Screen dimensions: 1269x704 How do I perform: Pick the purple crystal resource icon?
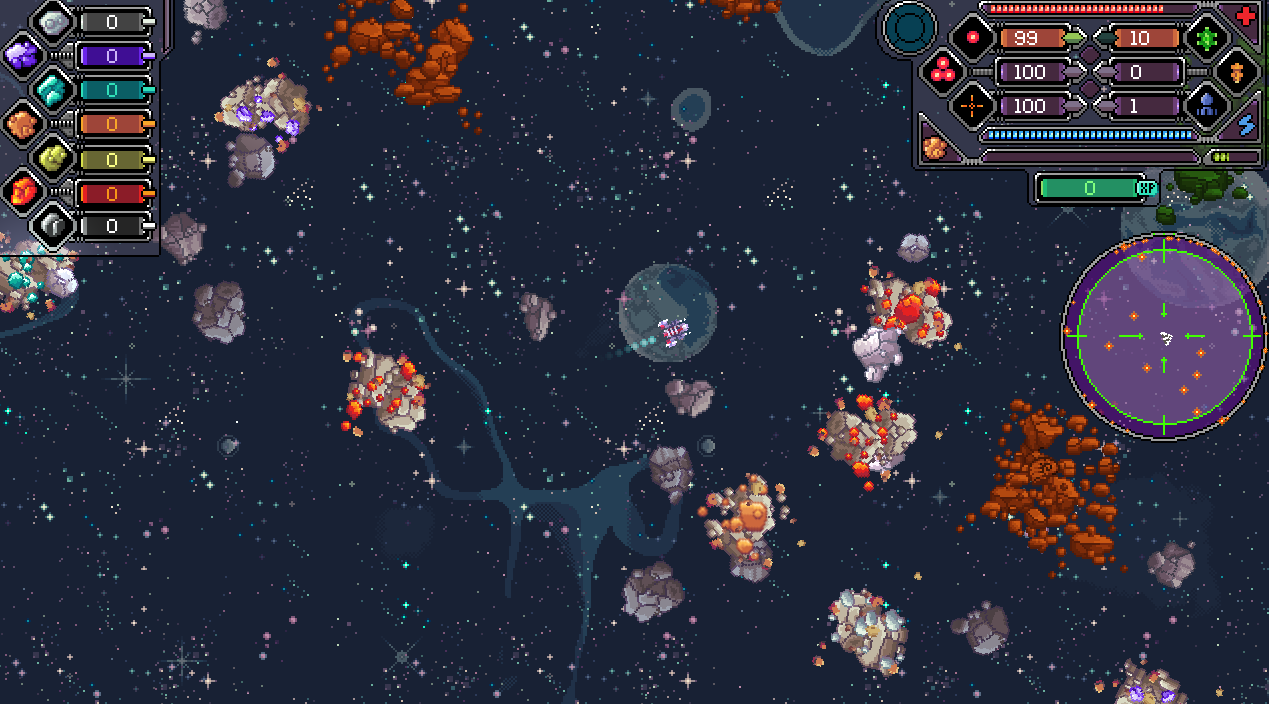[22, 55]
